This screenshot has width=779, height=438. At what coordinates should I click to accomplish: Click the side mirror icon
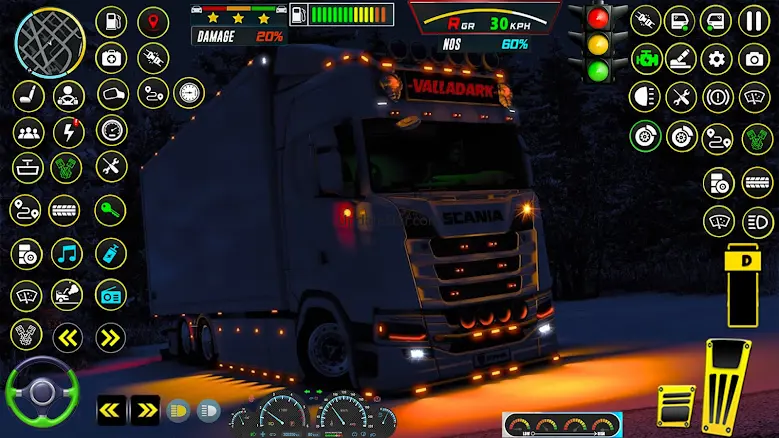[x=112, y=95]
